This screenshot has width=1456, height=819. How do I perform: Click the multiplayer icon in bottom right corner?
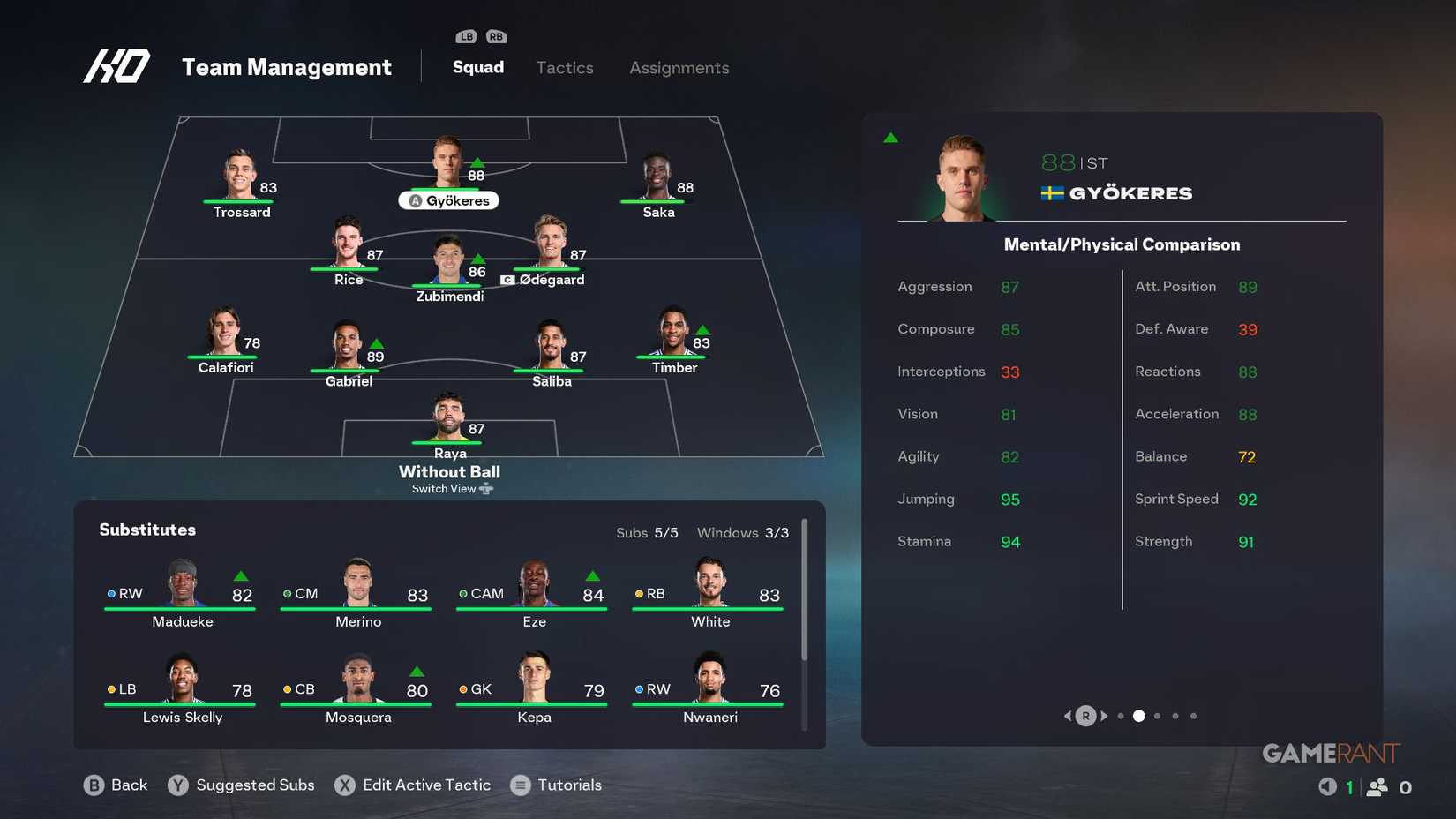click(1377, 785)
